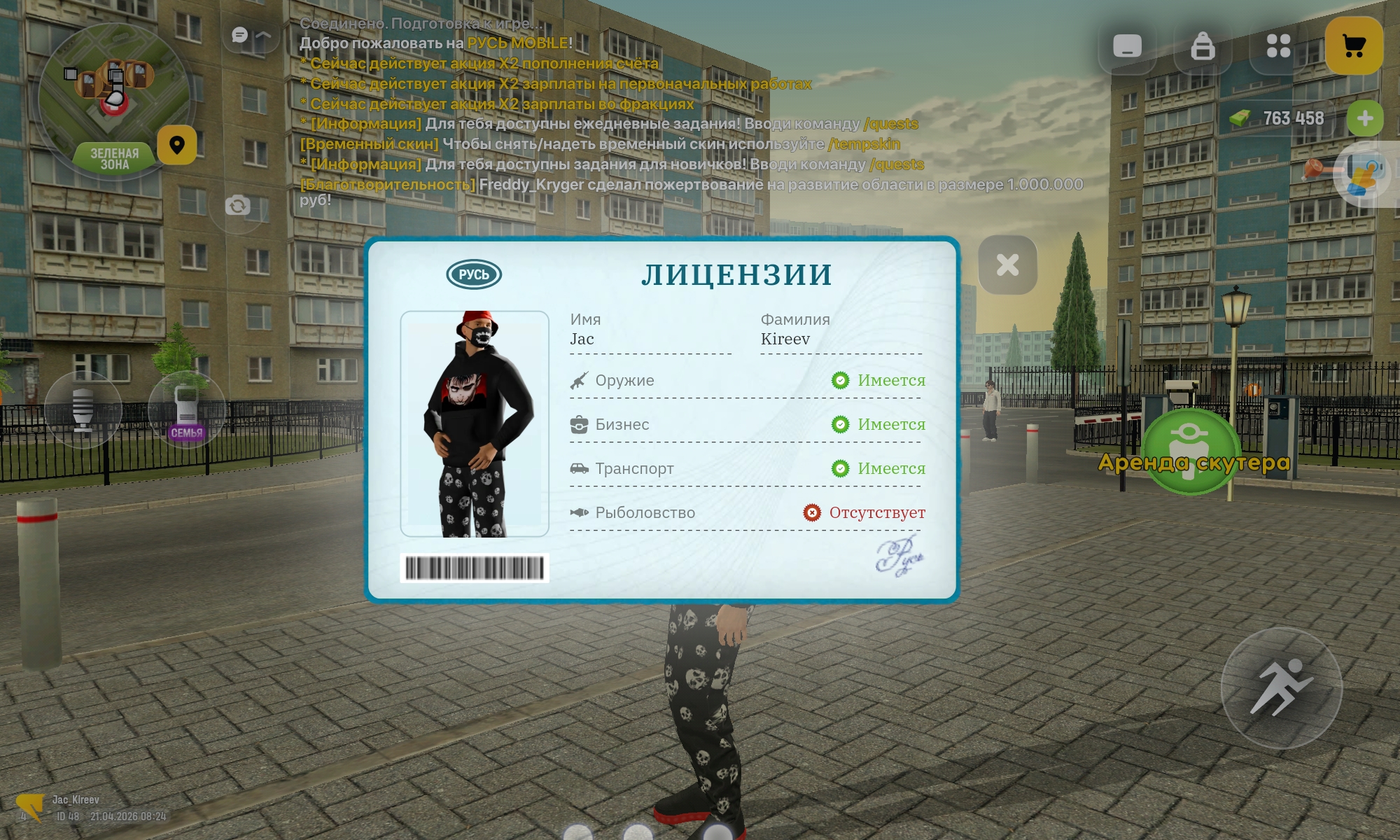Image resolution: width=1400 pixels, height=840 pixels.
Task: Open the tablet icon at top right
Action: pyautogui.click(x=1128, y=46)
